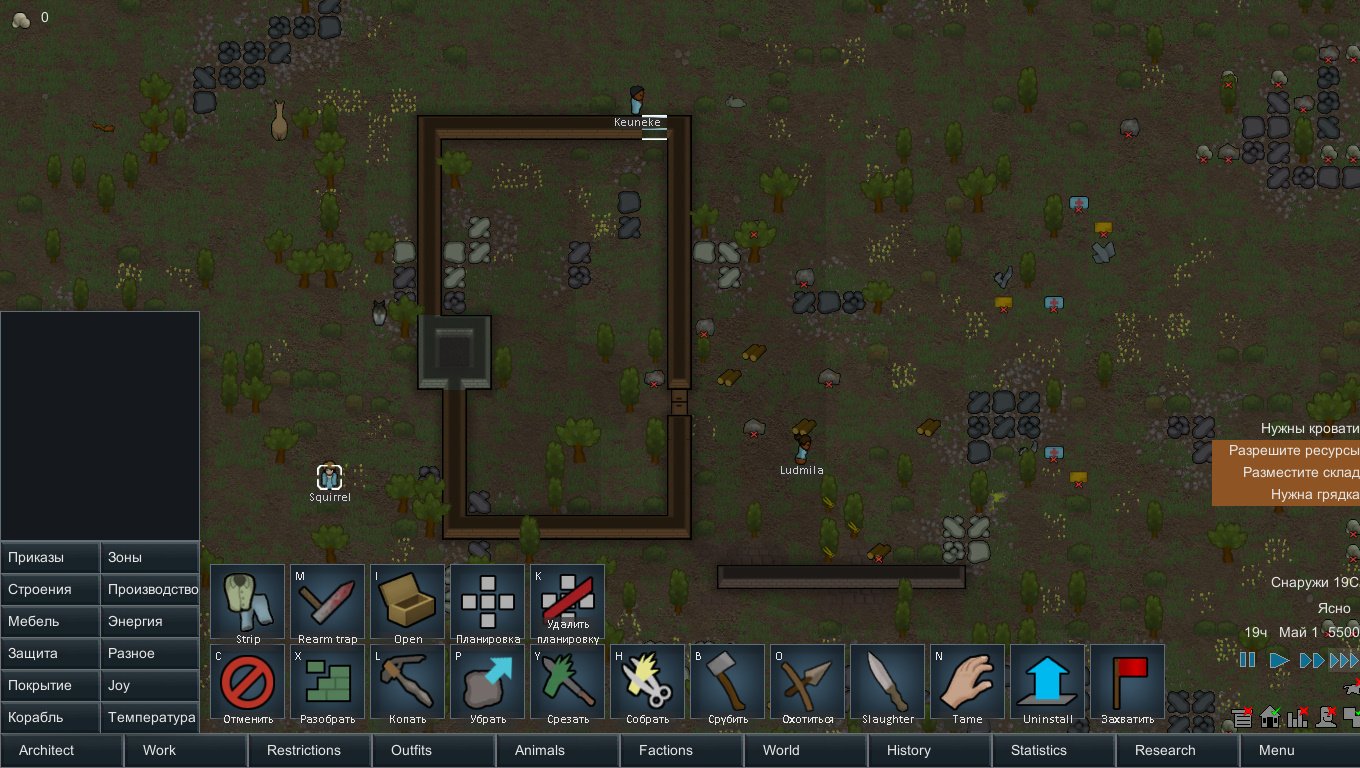Toggle the colonist bar display icon
Image resolution: width=1360 pixels, height=768 pixels.
click(x=1326, y=717)
